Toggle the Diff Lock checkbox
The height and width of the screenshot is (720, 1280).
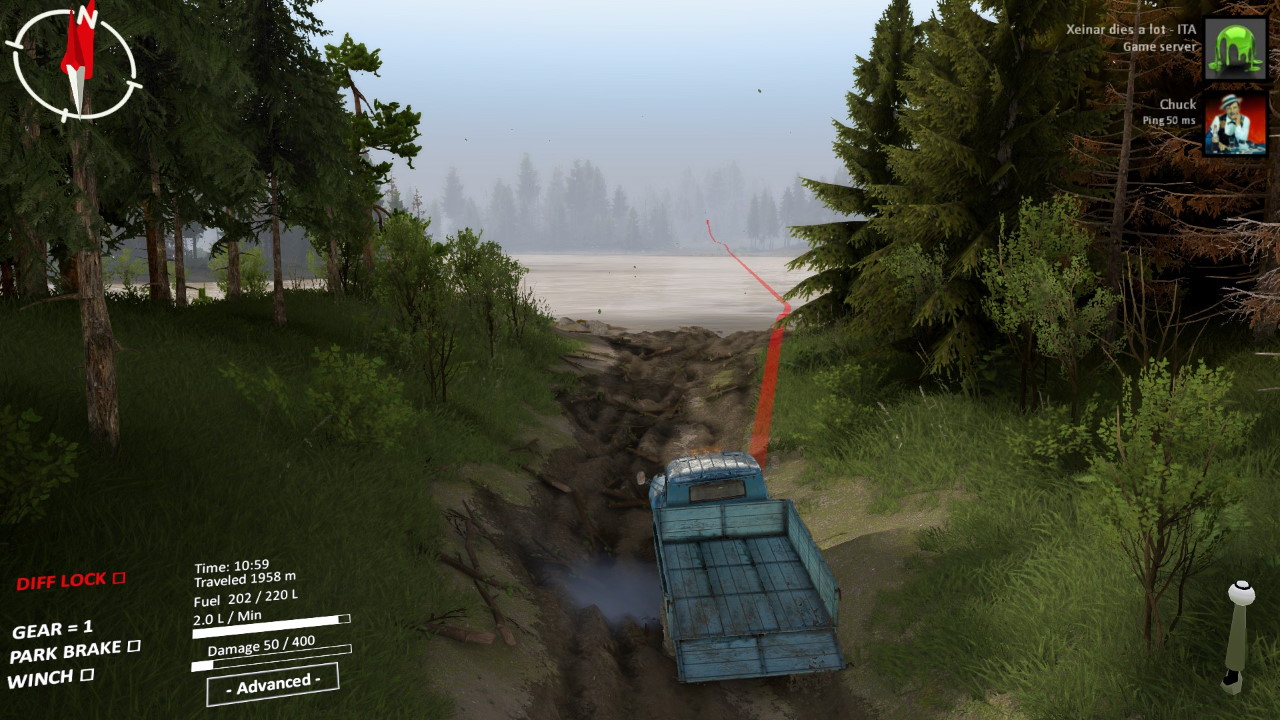click(x=118, y=578)
